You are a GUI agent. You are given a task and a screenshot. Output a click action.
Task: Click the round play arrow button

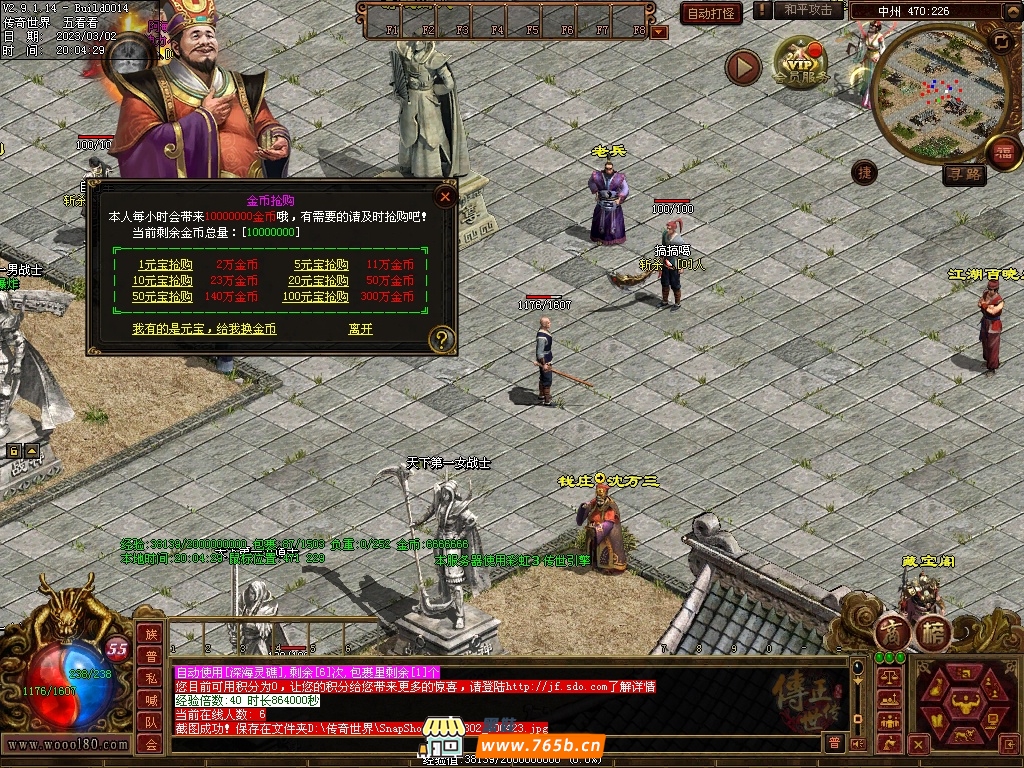click(x=743, y=67)
